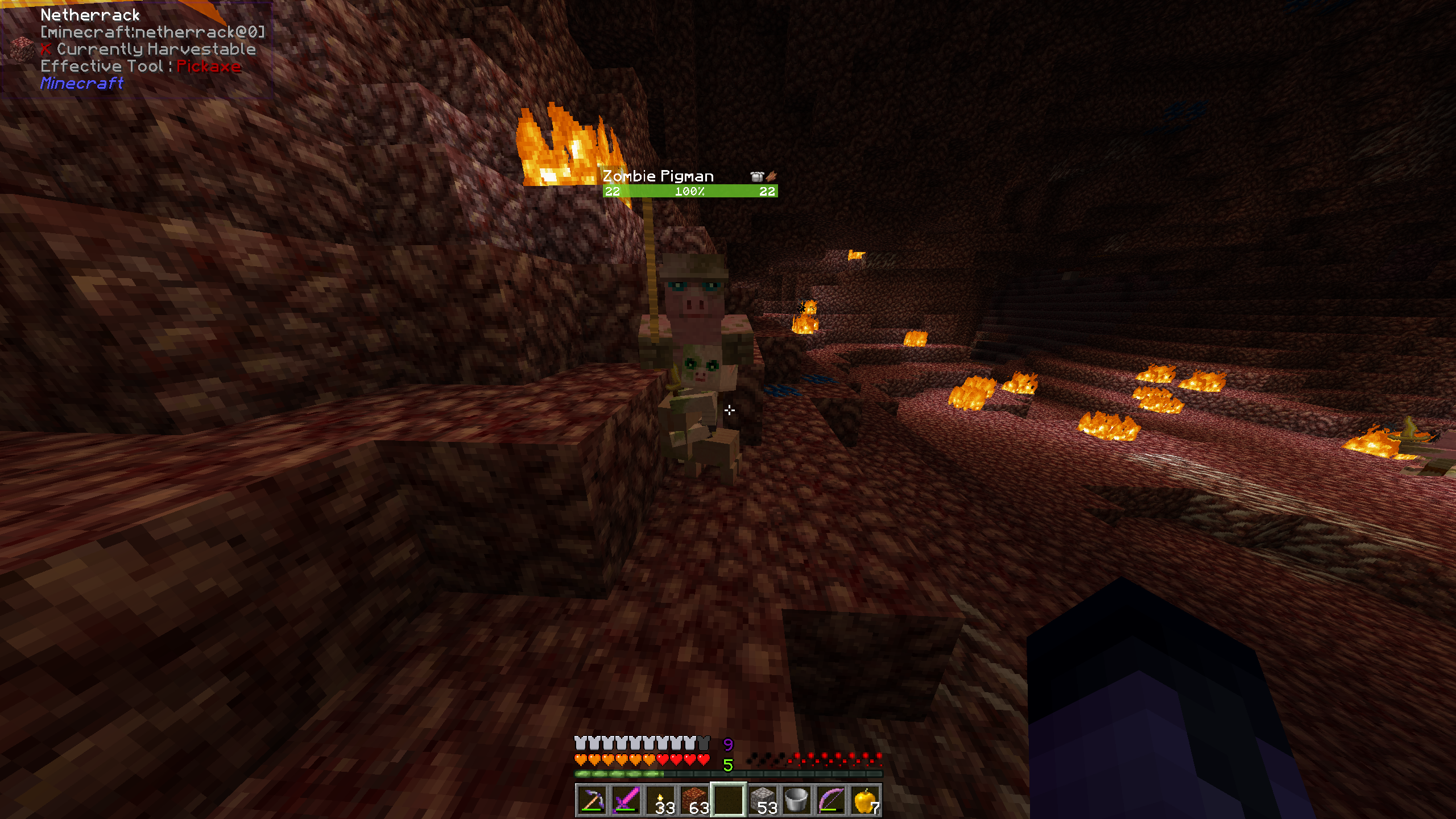Select the pickaxe hotbar slot
Viewport: 1456px width, 819px height.
(x=592, y=800)
